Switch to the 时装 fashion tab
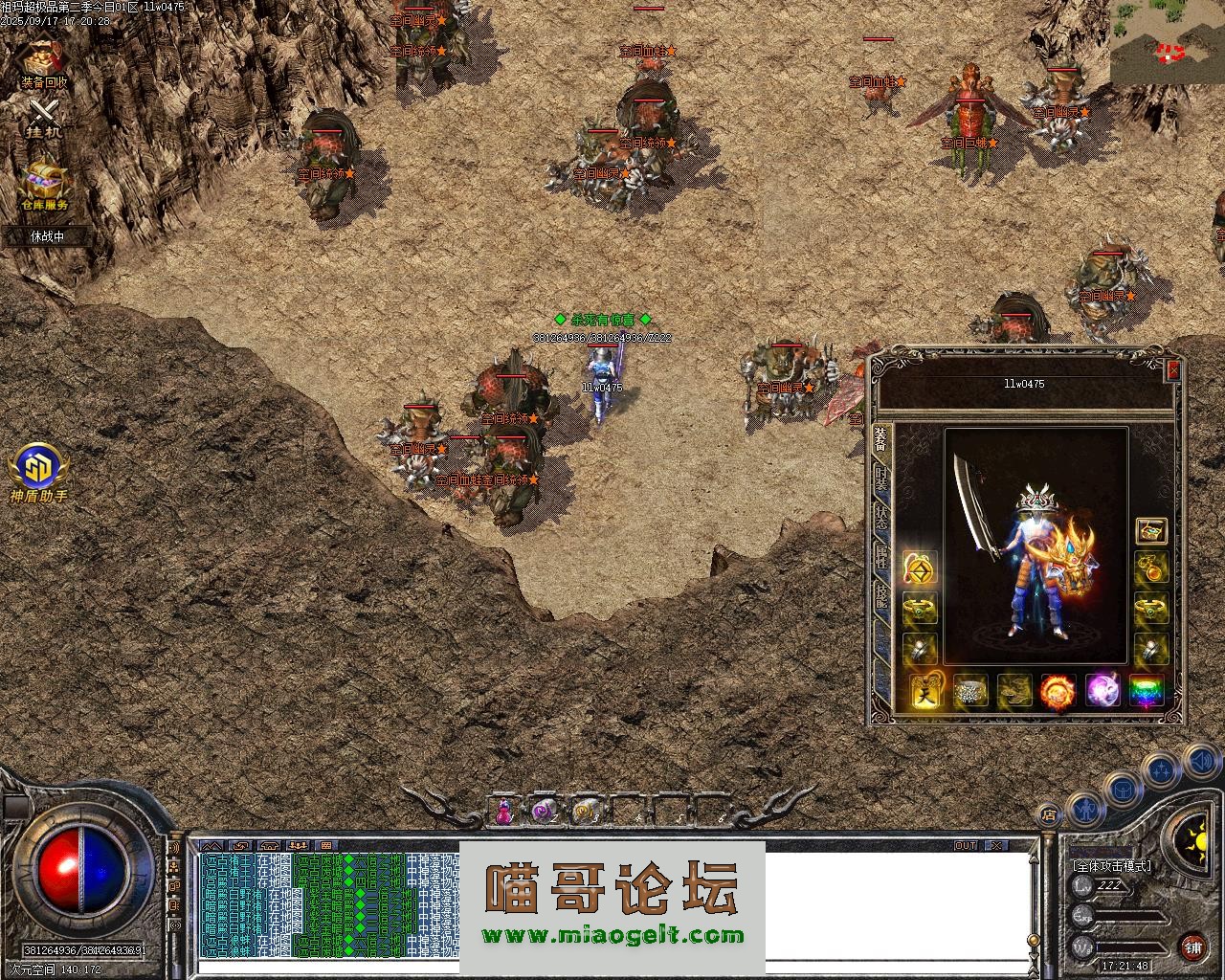 click(x=881, y=479)
